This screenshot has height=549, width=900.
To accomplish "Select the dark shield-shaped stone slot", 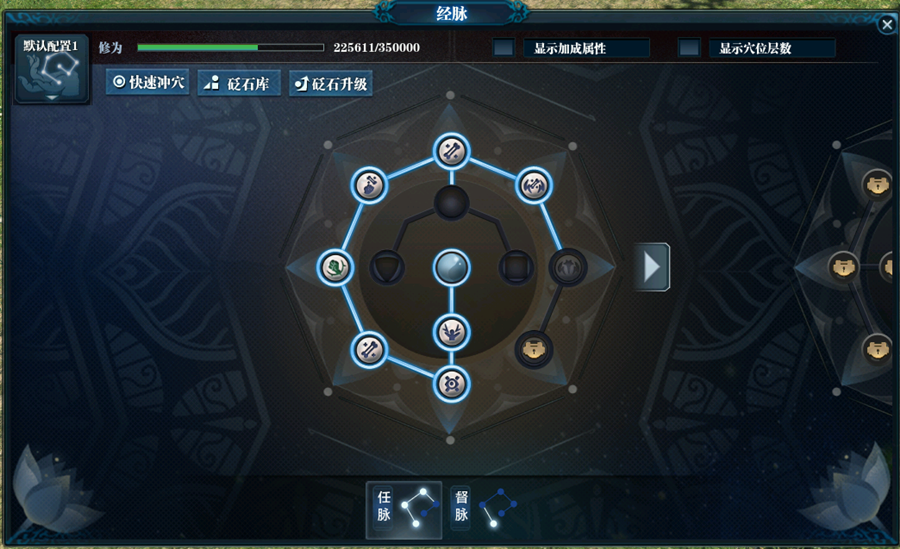I will click(386, 267).
